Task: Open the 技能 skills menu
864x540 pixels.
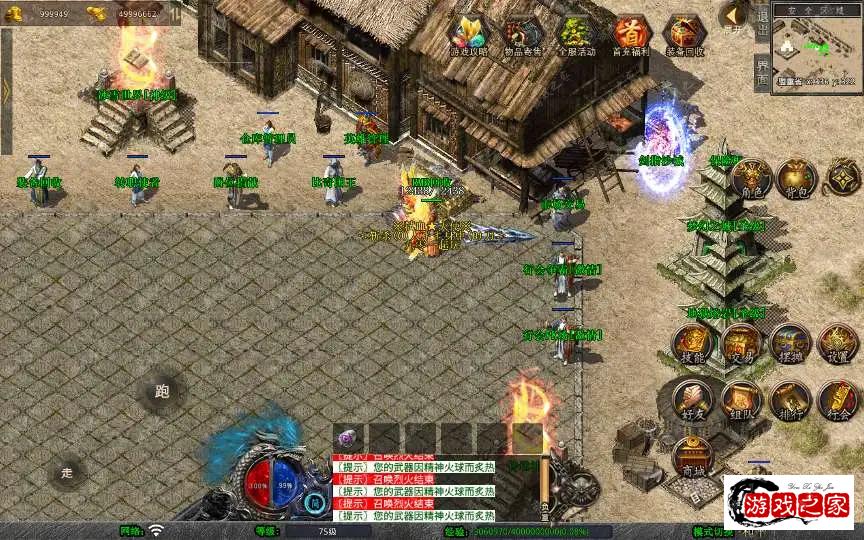Action: 691,344
